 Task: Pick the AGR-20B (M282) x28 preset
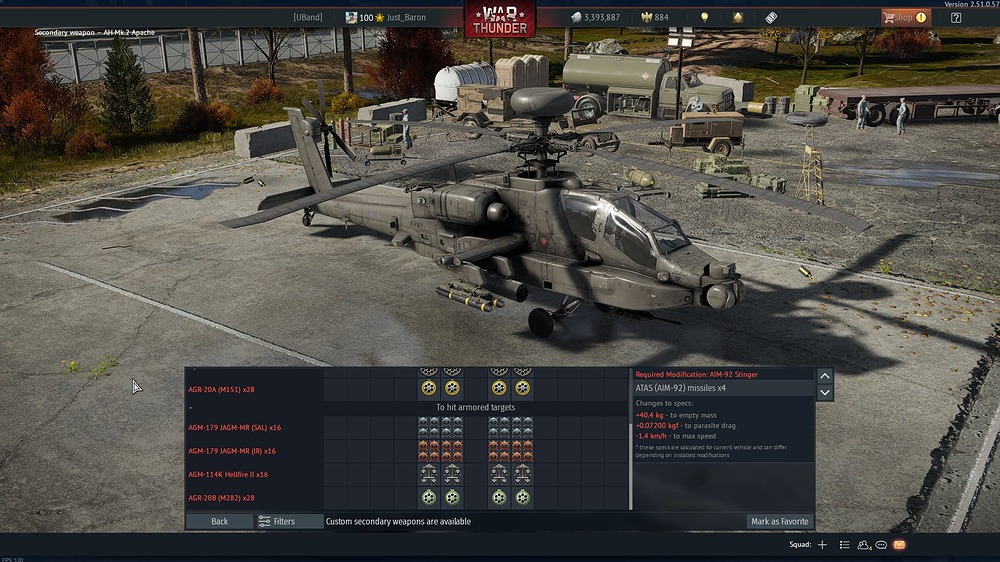221,497
